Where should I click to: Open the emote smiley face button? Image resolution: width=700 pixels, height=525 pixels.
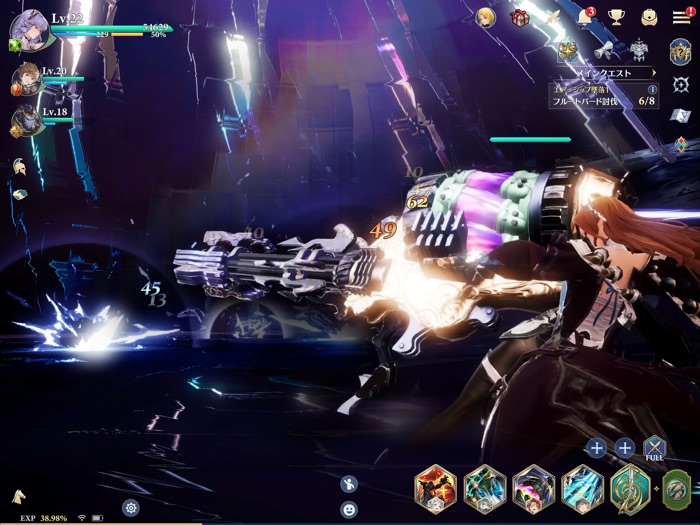coord(349,509)
